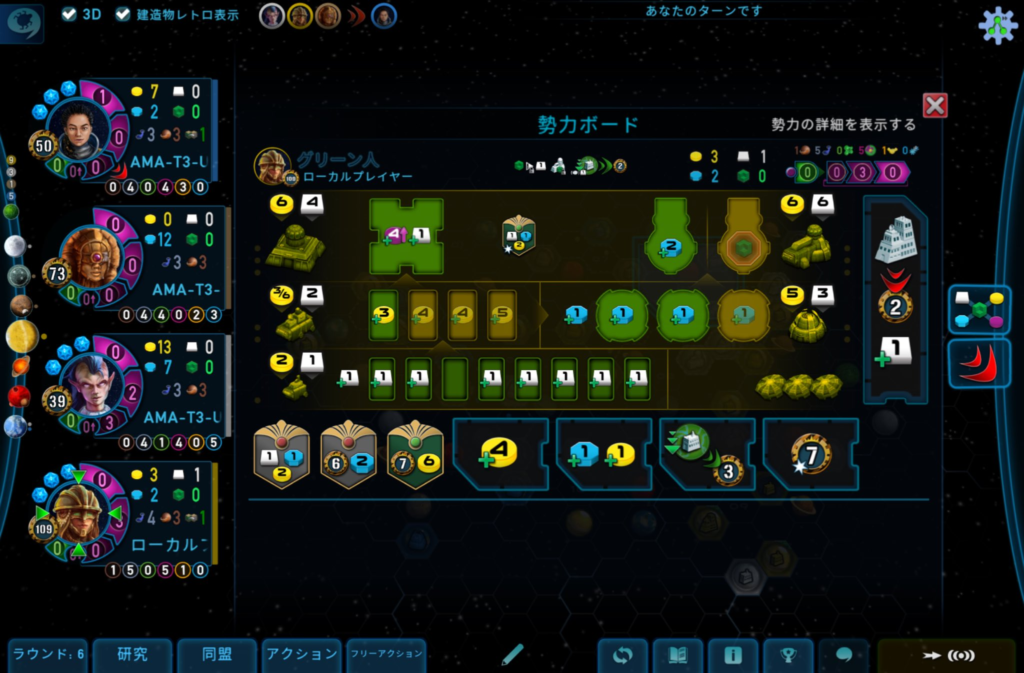
Task: Open the resource conversion diagram button
Action: pos(979,309)
